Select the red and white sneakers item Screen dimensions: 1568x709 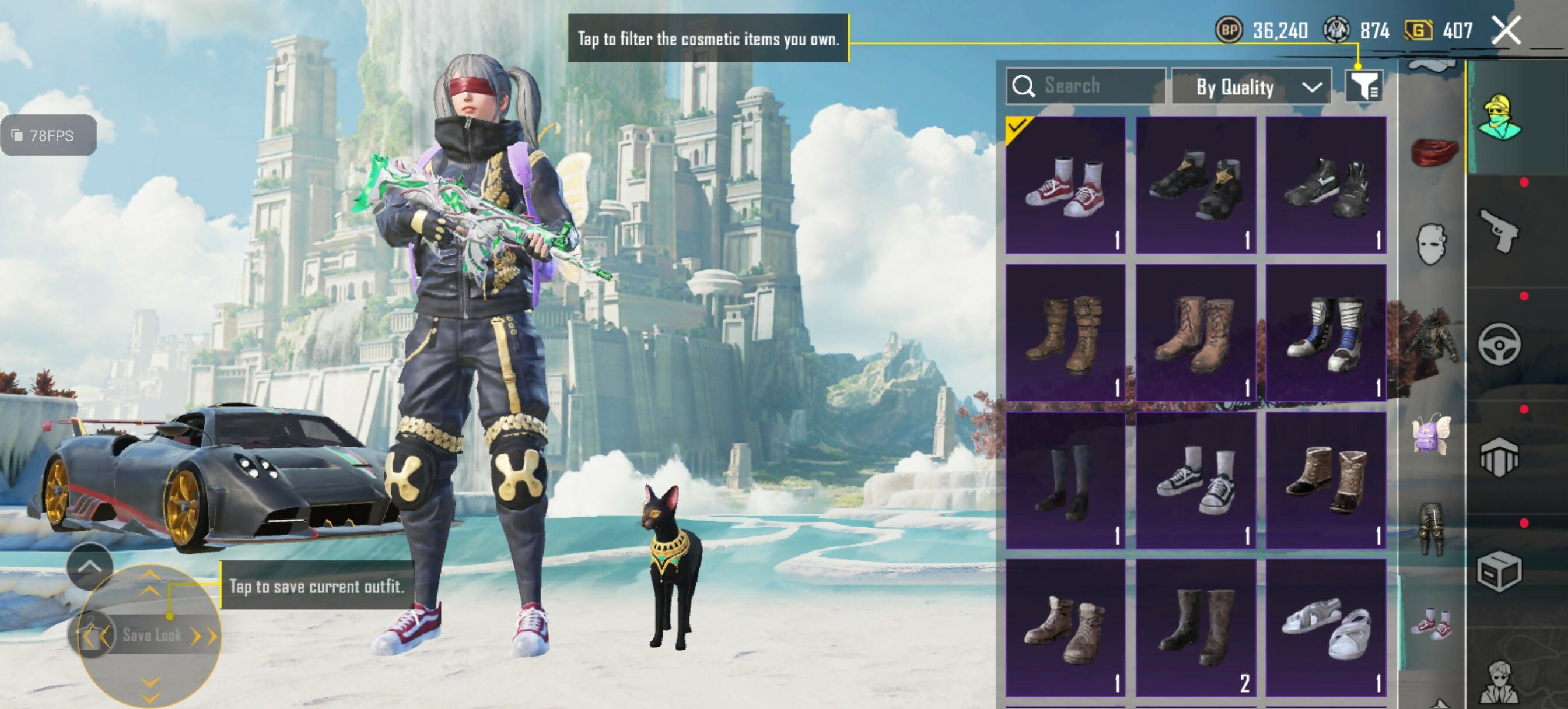click(x=1065, y=185)
